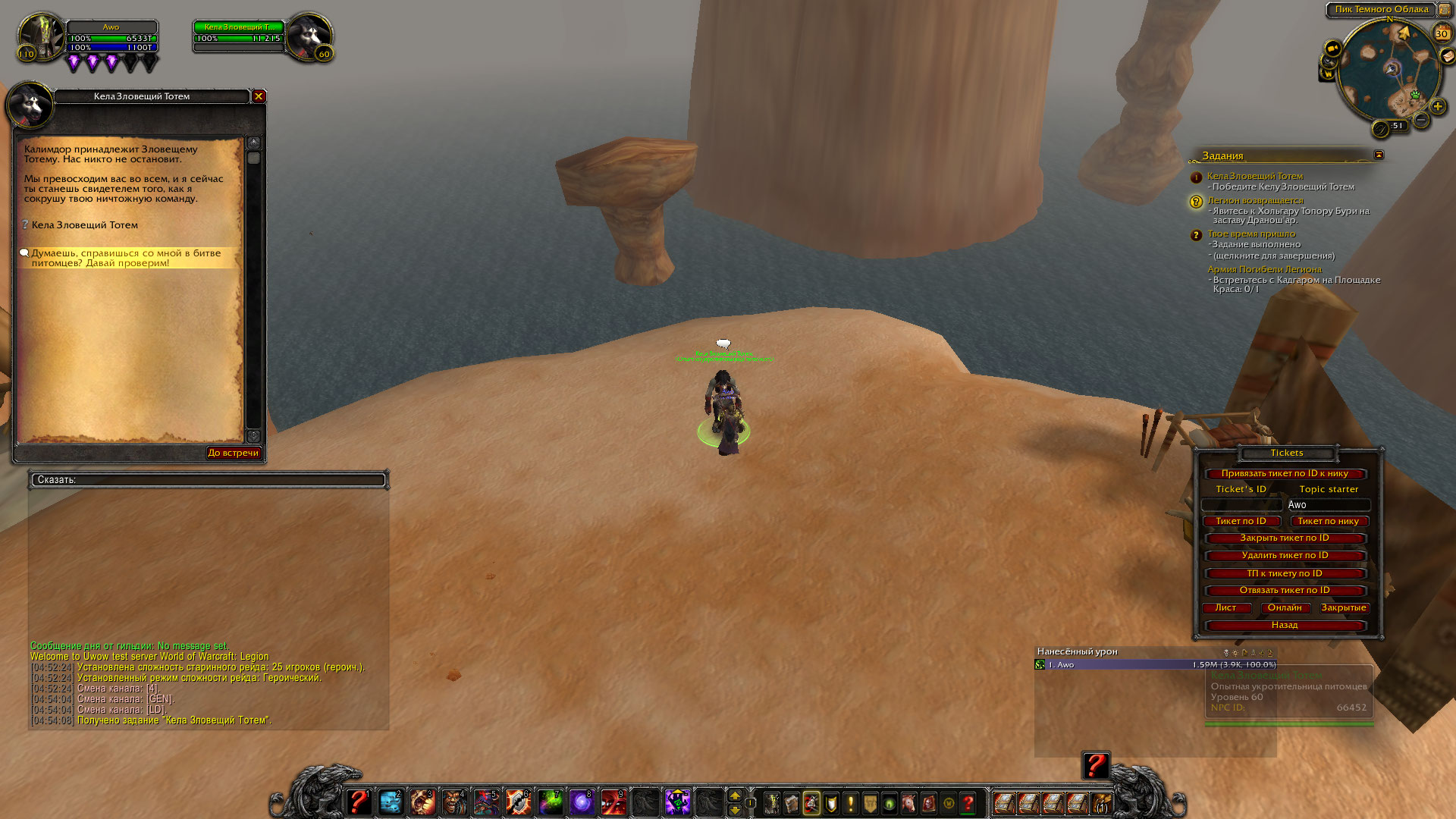This screenshot has height=819, width=1456.
Task: Open the mail envelope icon by minimap
Action: [1448, 56]
